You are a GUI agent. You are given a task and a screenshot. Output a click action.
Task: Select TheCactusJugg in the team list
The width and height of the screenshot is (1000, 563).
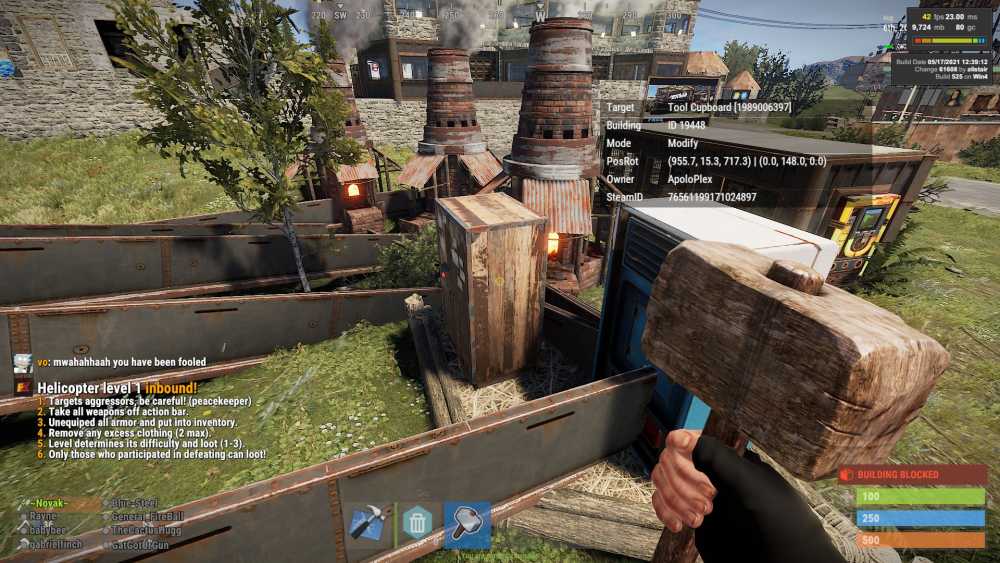pyautogui.click(x=146, y=530)
